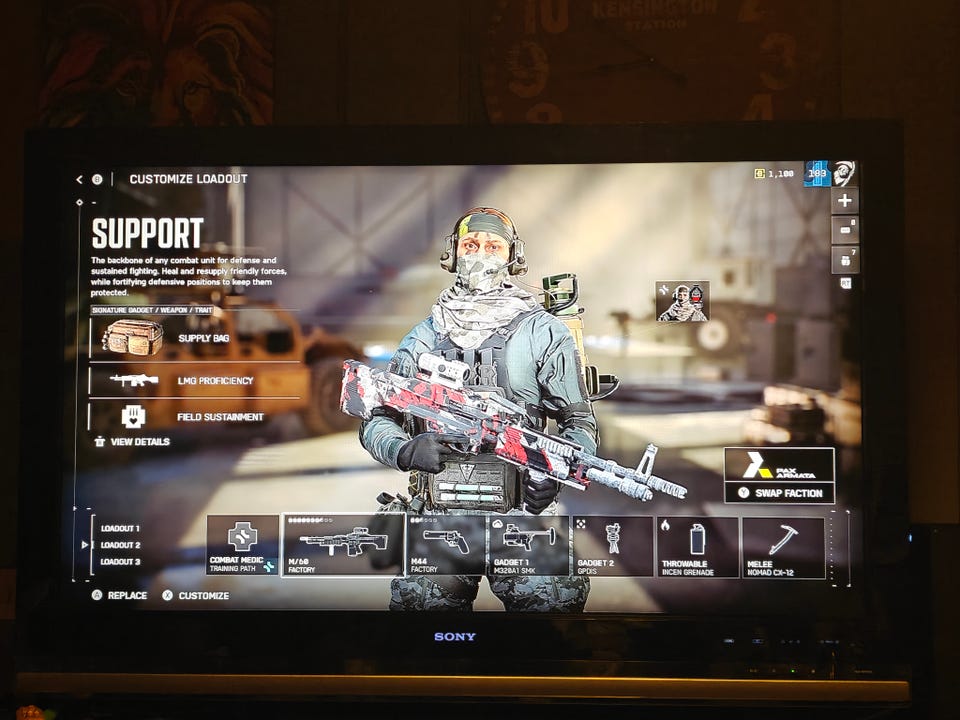This screenshot has width=960, height=720.
Task: Choose the Incen Grenade throwable slot
Action: 697,547
